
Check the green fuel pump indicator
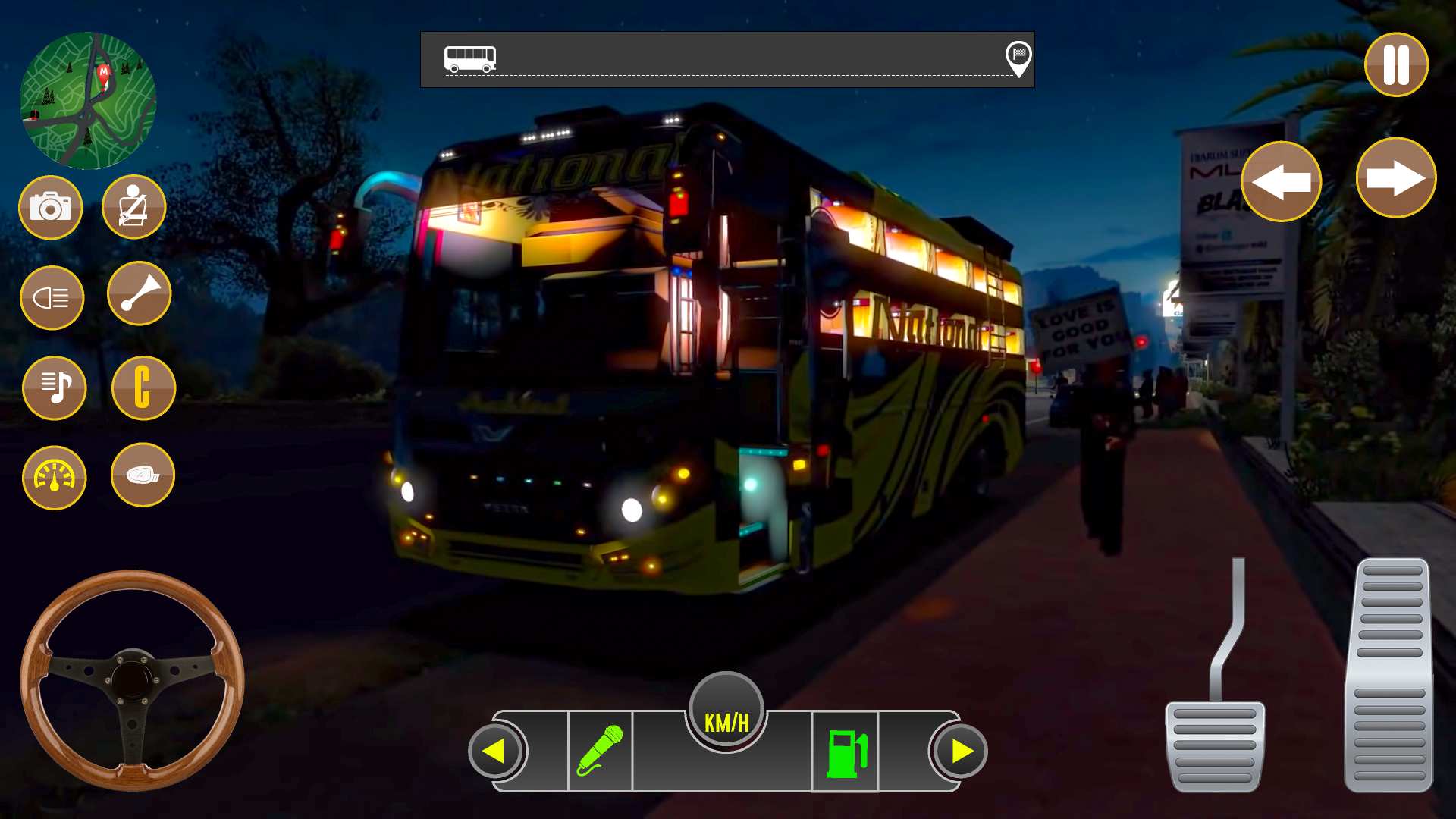tap(848, 753)
